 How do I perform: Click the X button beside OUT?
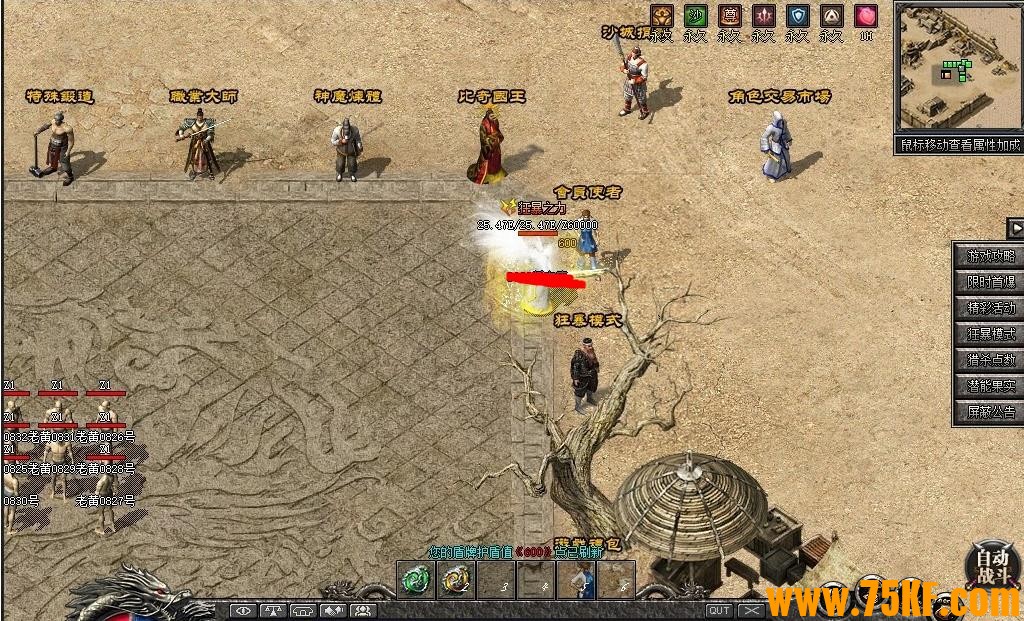point(752,610)
